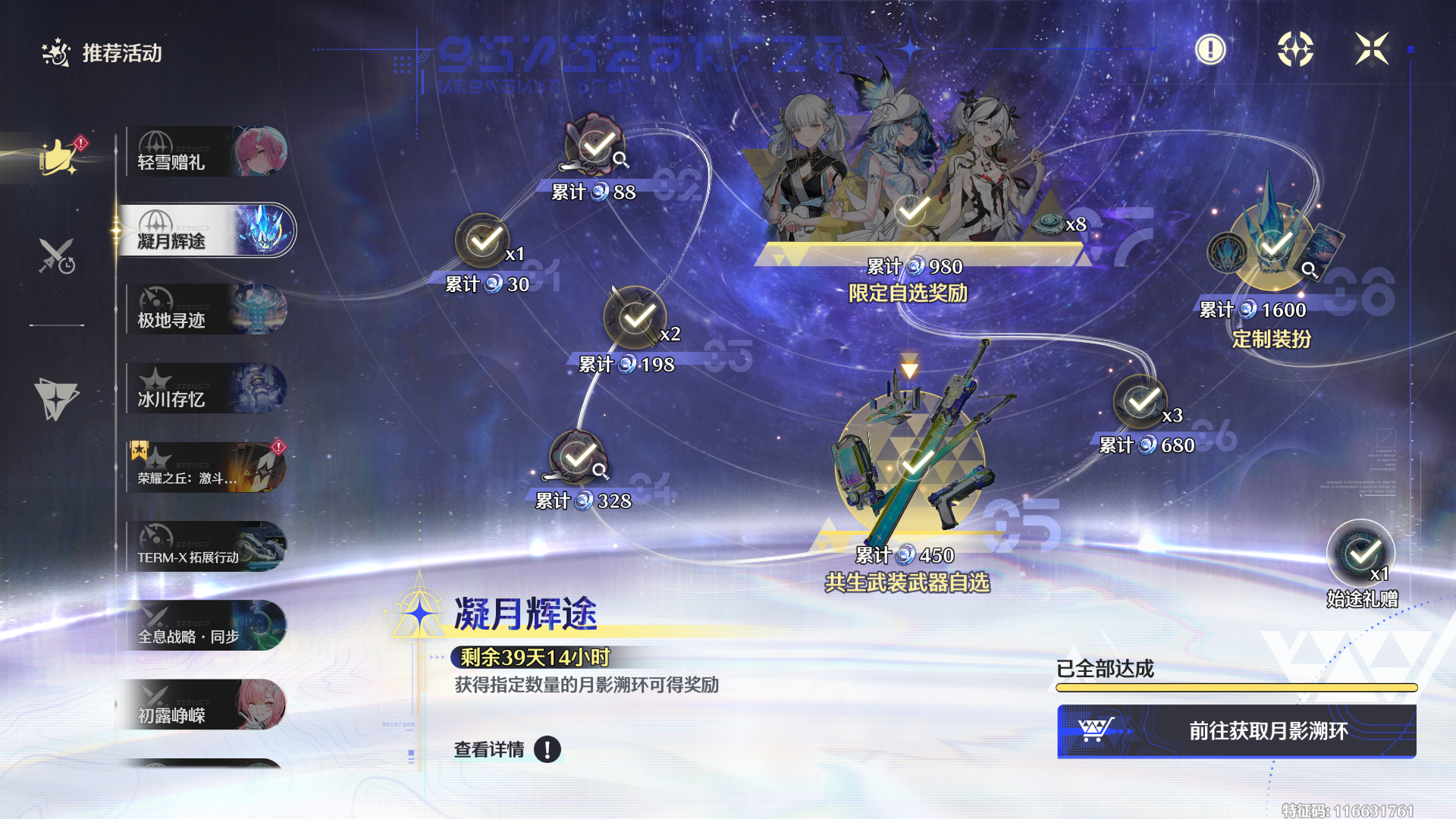
Task: Open the 初露峥嵘 event tab
Action: [206, 705]
